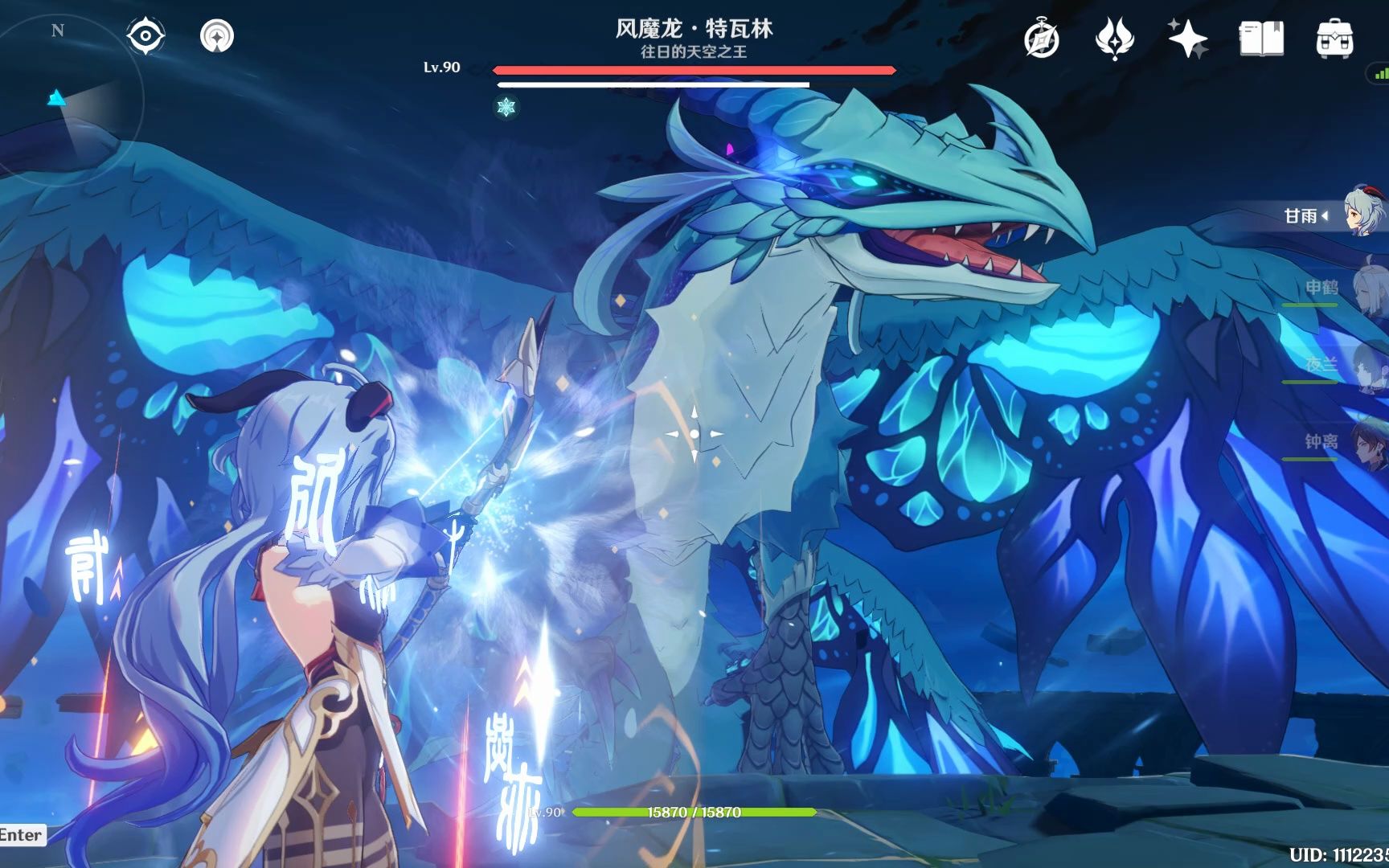Screen dimensions: 1389x868
Task: Open the compass adventure icon
Action: [1042, 39]
